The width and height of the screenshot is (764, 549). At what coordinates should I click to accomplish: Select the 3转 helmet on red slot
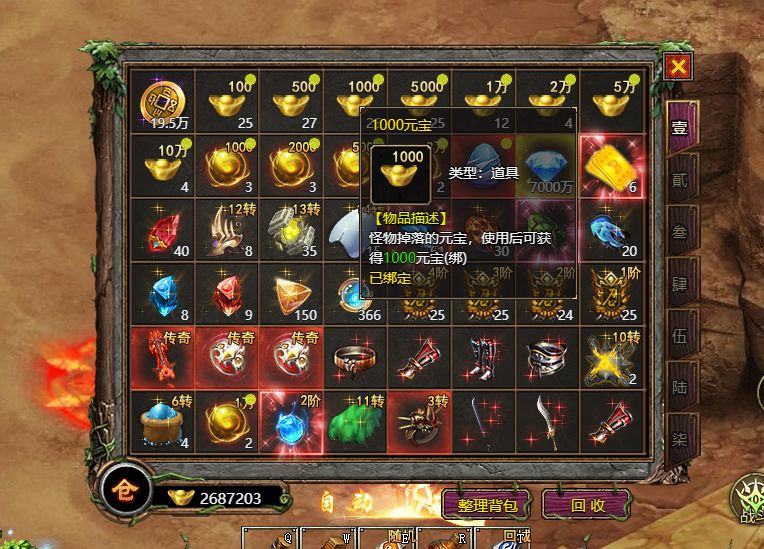click(418, 422)
